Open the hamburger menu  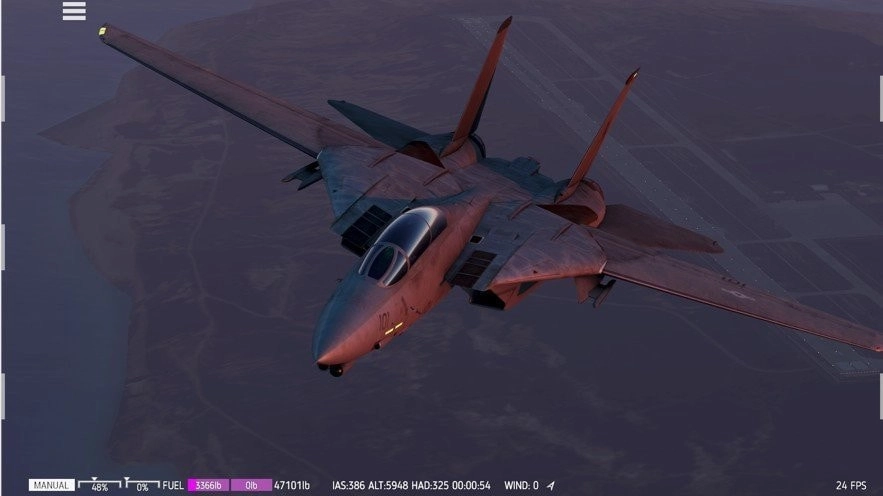click(74, 11)
